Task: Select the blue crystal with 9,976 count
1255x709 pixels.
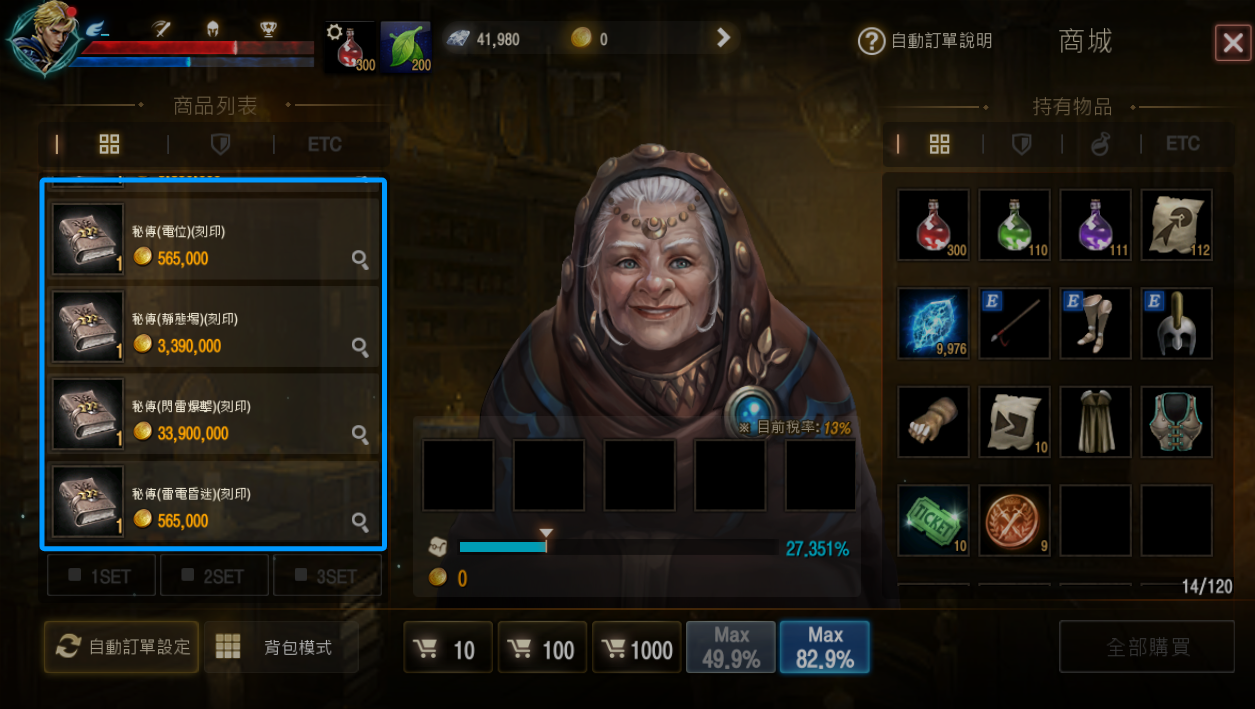Action: (x=933, y=323)
